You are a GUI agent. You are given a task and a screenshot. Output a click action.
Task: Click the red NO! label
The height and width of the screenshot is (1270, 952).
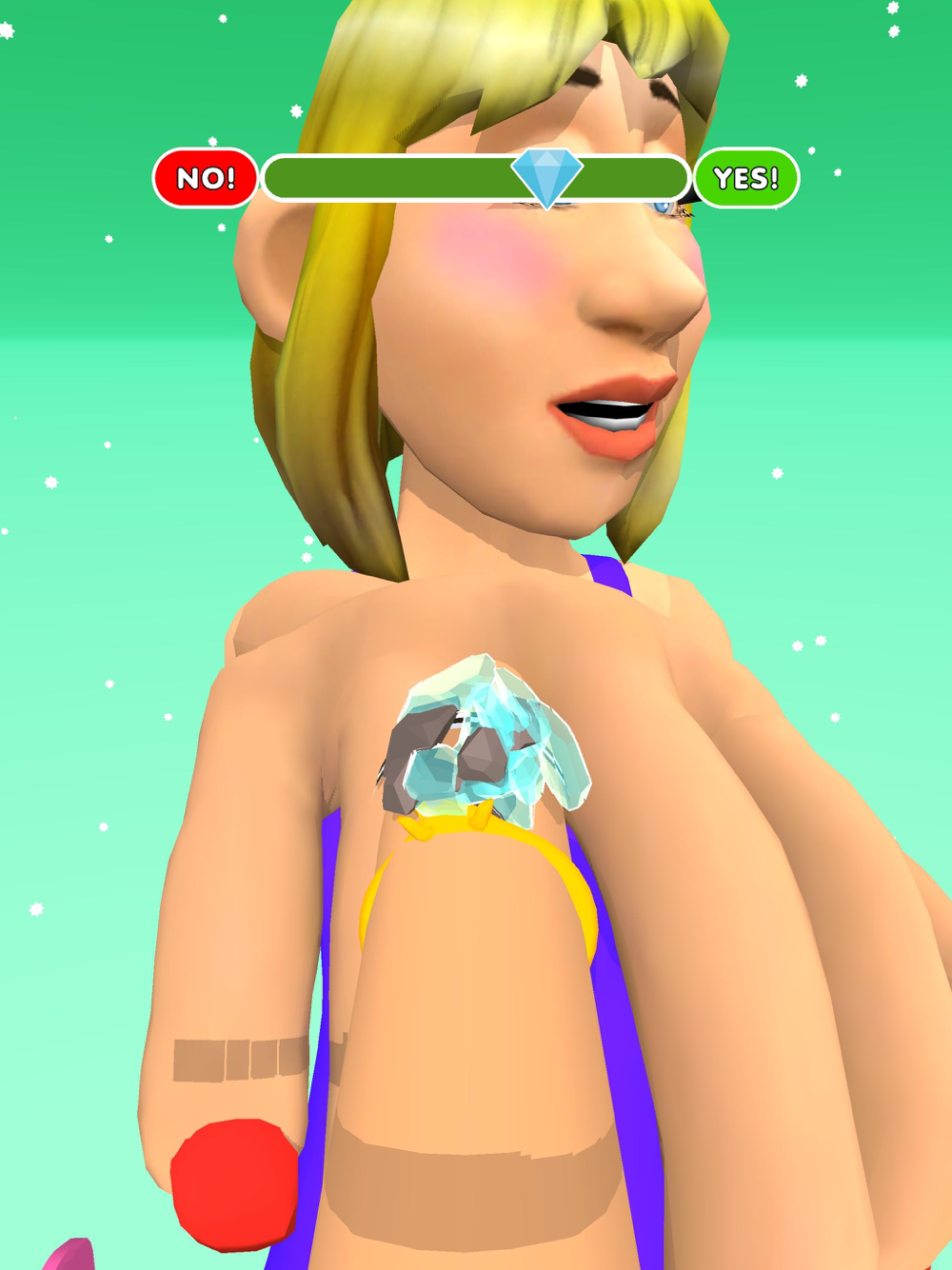coord(206,178)
